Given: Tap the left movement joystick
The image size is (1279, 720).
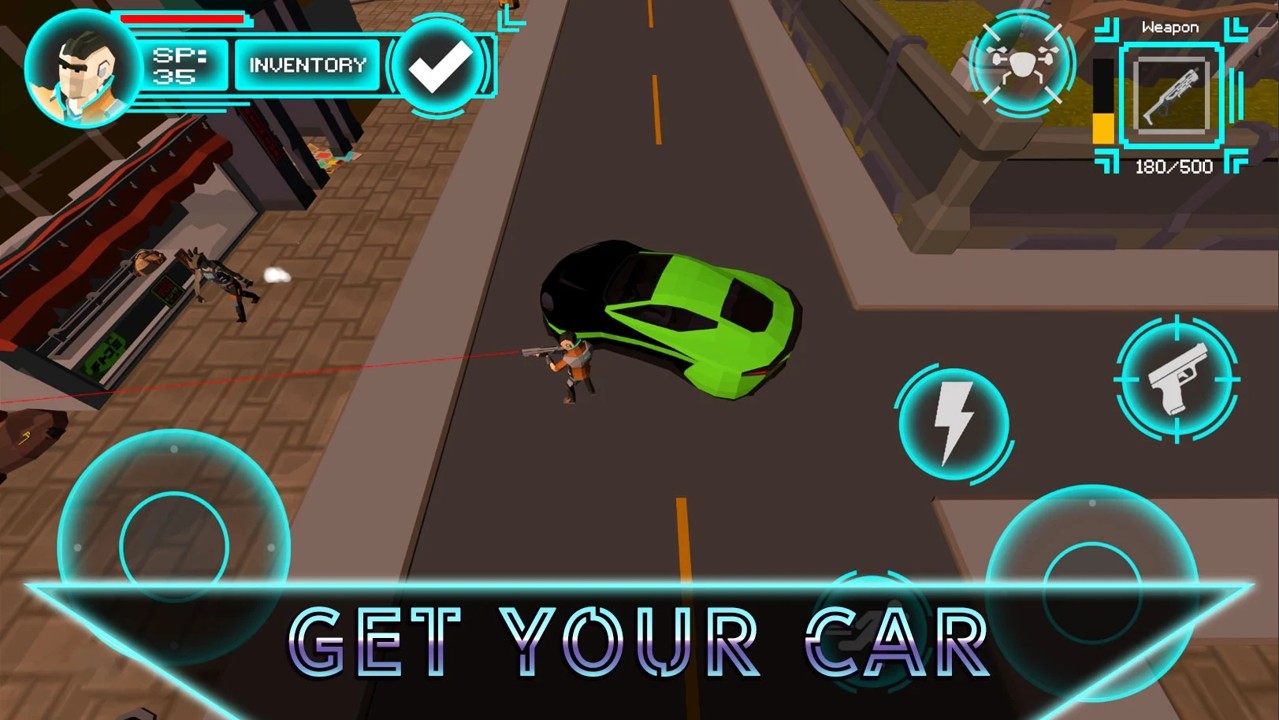Looking at the screenshot, I should (174, 545).
